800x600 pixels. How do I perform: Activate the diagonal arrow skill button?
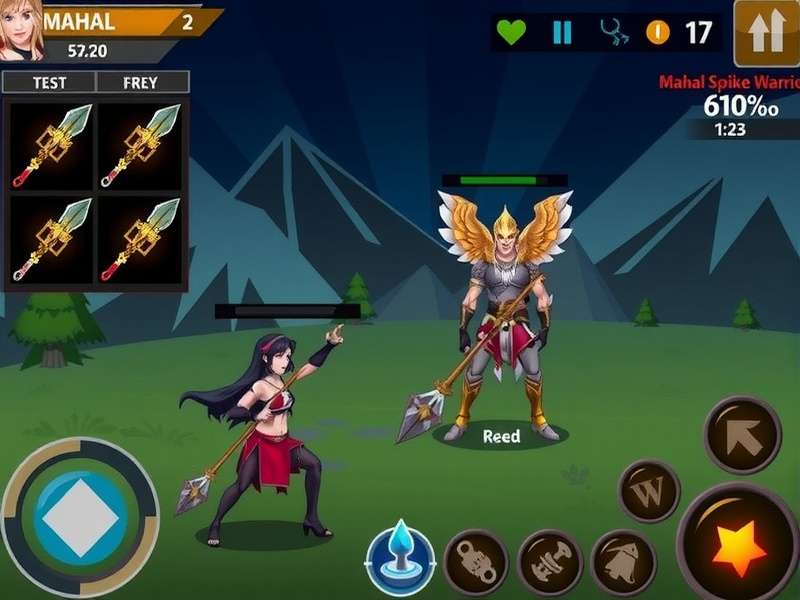point(742,434)
